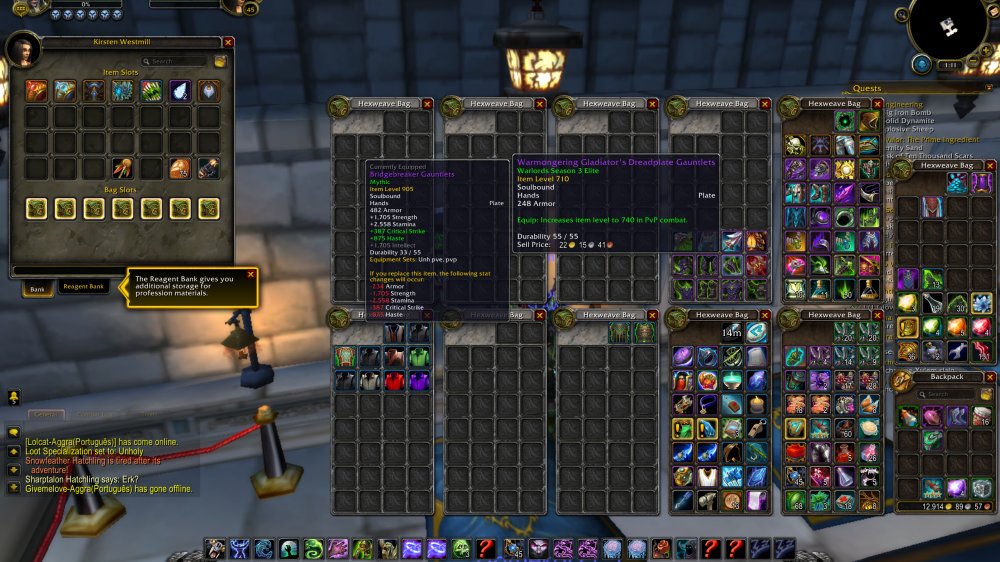Open the minimap tracking button
The width and height of the screenshot is (1000, 562).
click(x=904, y=16)
